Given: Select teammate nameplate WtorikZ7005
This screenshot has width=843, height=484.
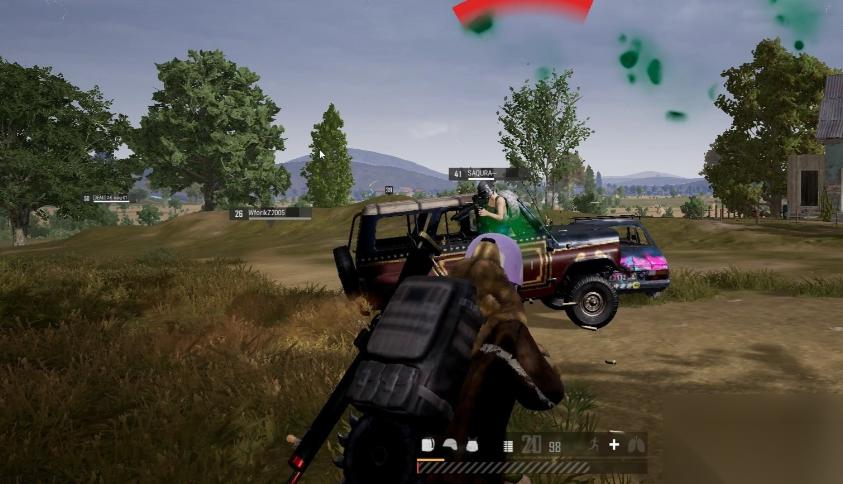Looking at the screenshot, I should [x=270, y=213].
